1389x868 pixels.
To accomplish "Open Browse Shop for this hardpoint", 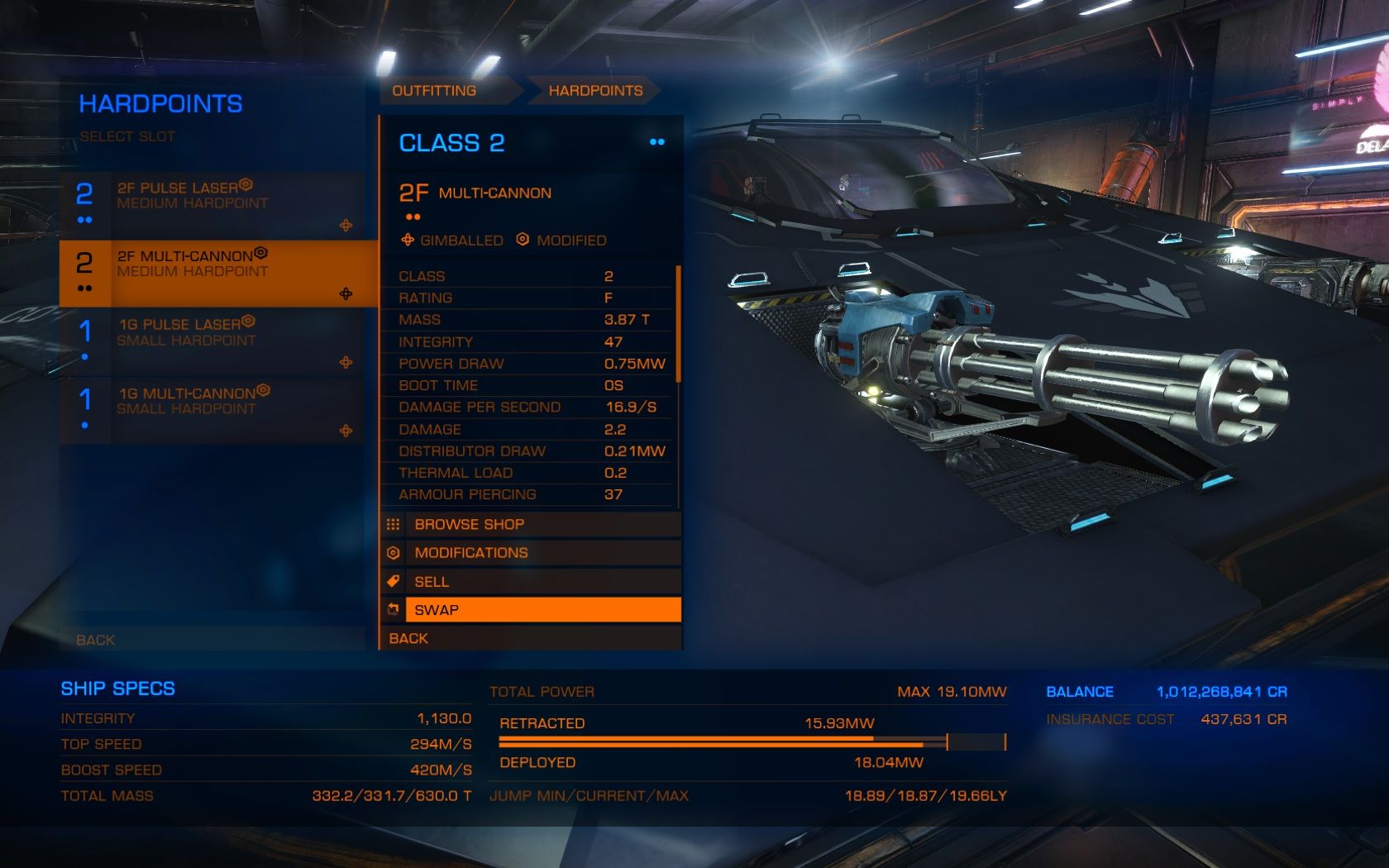I will coord(531,524).
